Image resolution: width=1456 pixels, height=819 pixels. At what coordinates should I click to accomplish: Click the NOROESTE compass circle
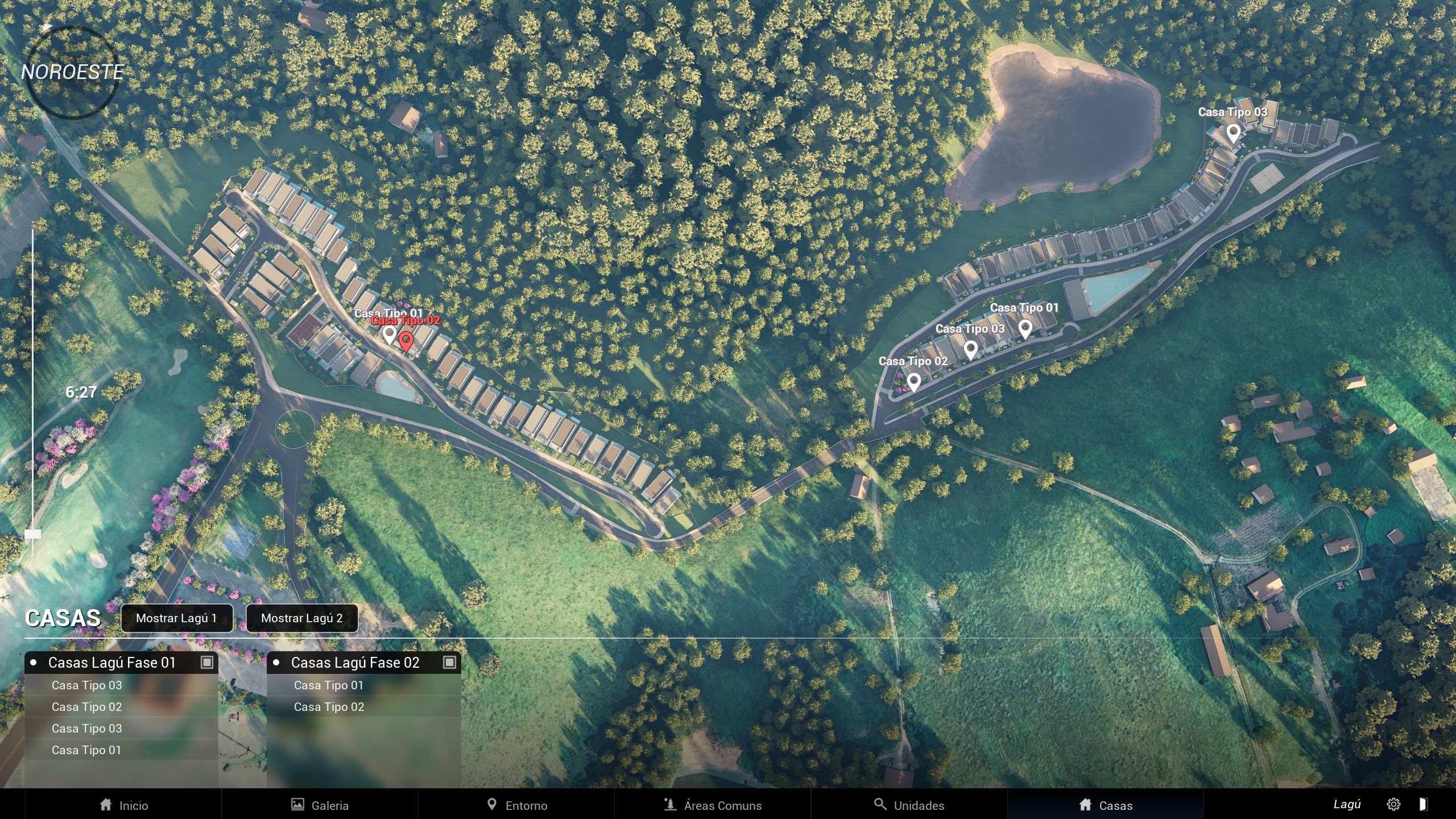(x=72, y=72)
